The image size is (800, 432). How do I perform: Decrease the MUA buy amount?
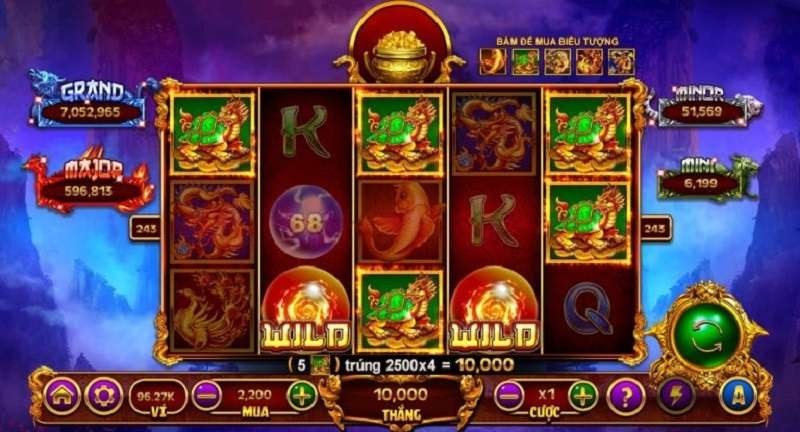pyautogui.click(x=207, y=395)
